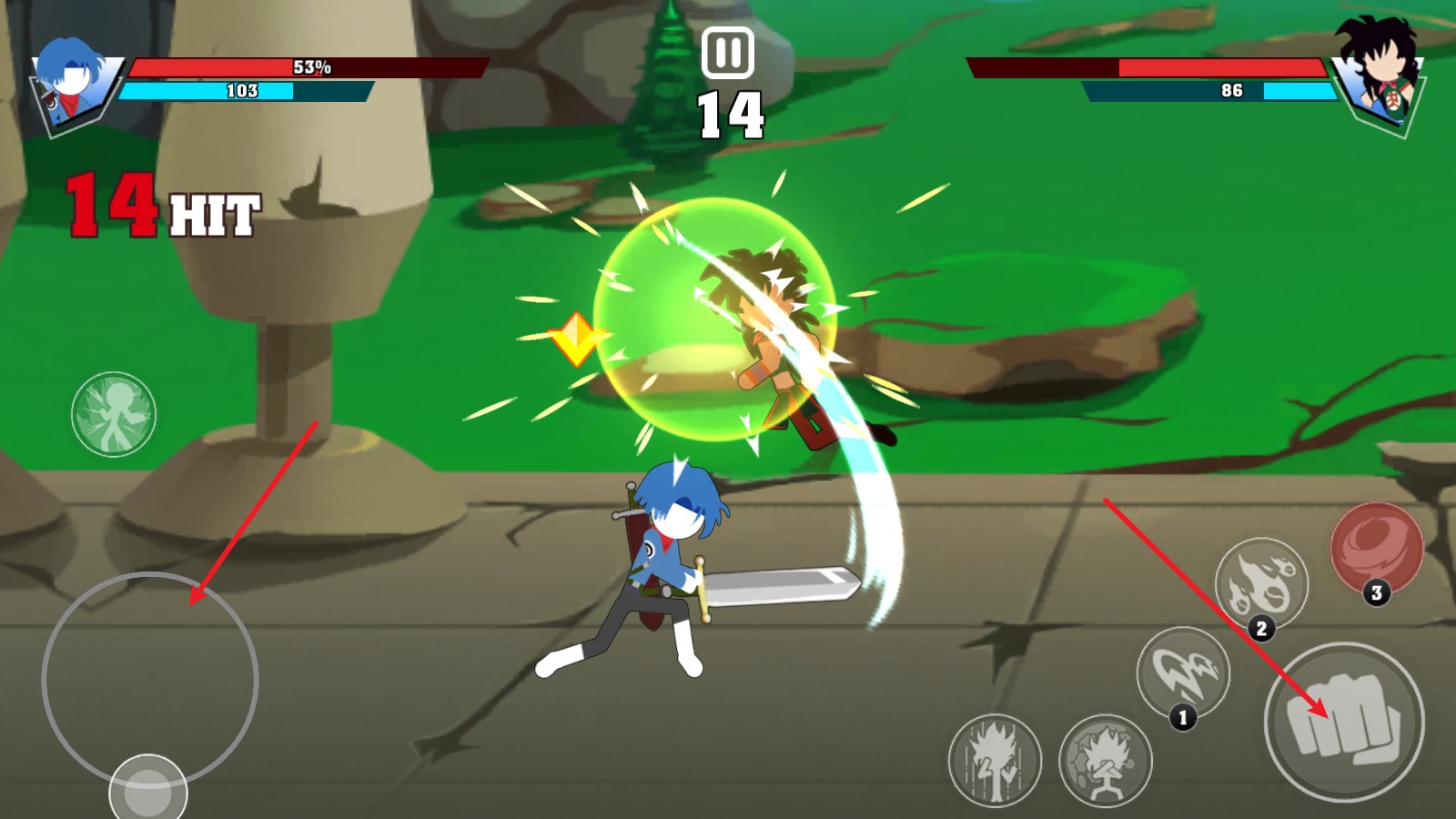Use the guard block stance icon

[1106, 760]
